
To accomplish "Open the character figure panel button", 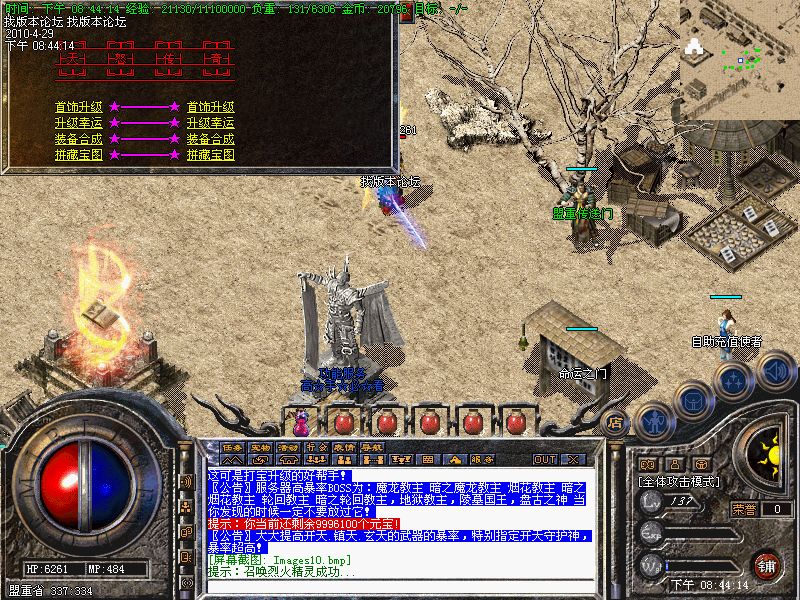I will pos(653,421).
